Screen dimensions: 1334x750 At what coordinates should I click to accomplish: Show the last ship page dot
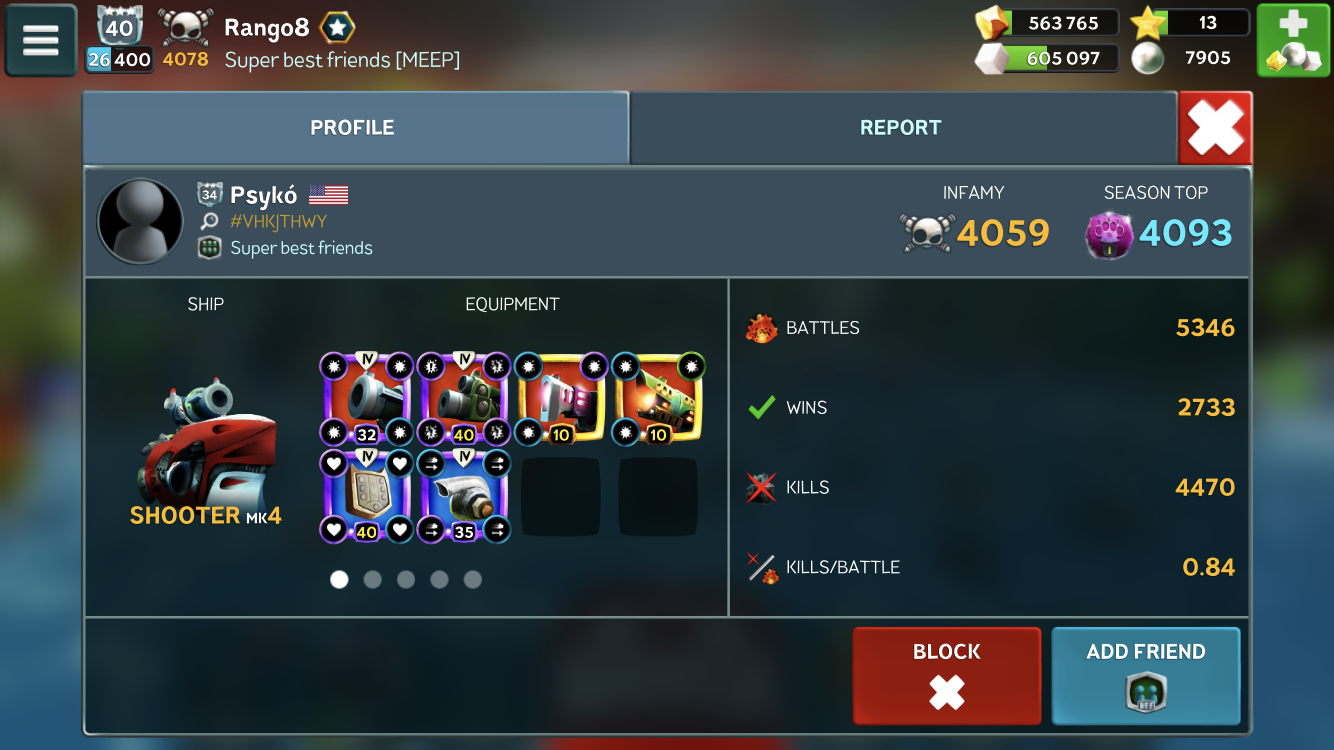(473, 579)
